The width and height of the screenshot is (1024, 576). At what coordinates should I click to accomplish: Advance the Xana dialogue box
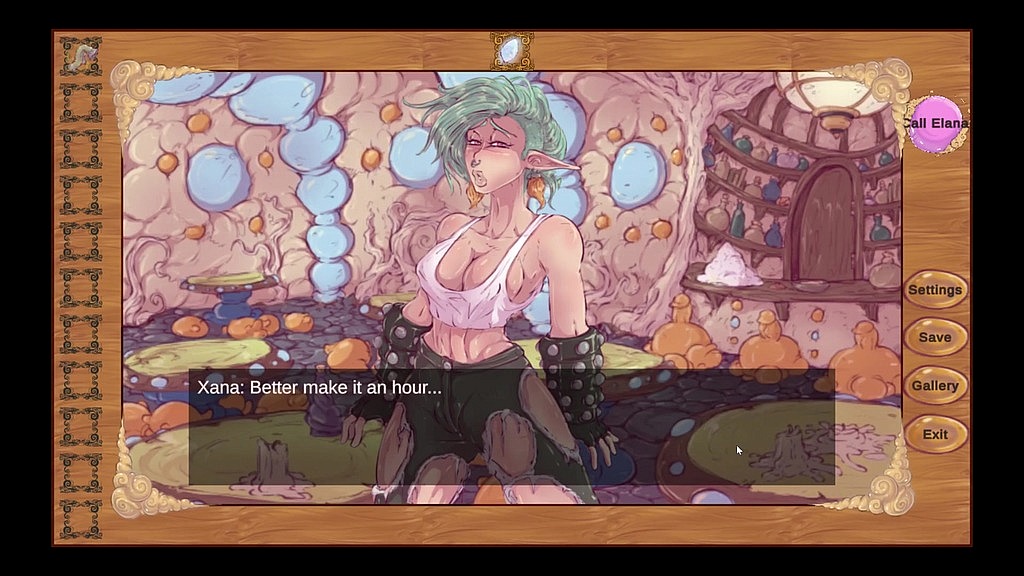[511, 427]
